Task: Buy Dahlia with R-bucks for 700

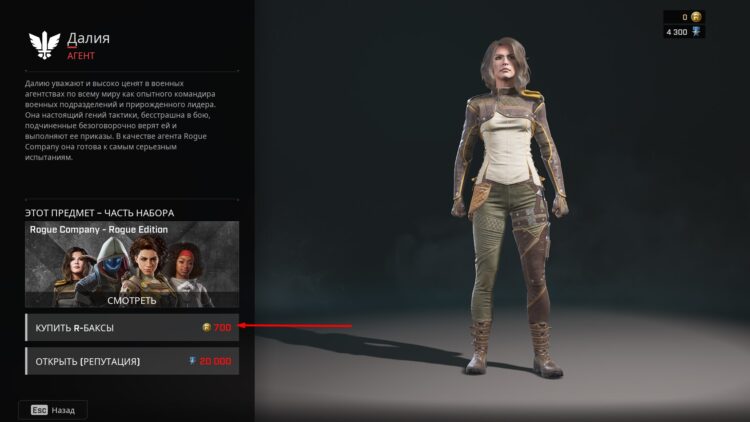Action: 132,327
